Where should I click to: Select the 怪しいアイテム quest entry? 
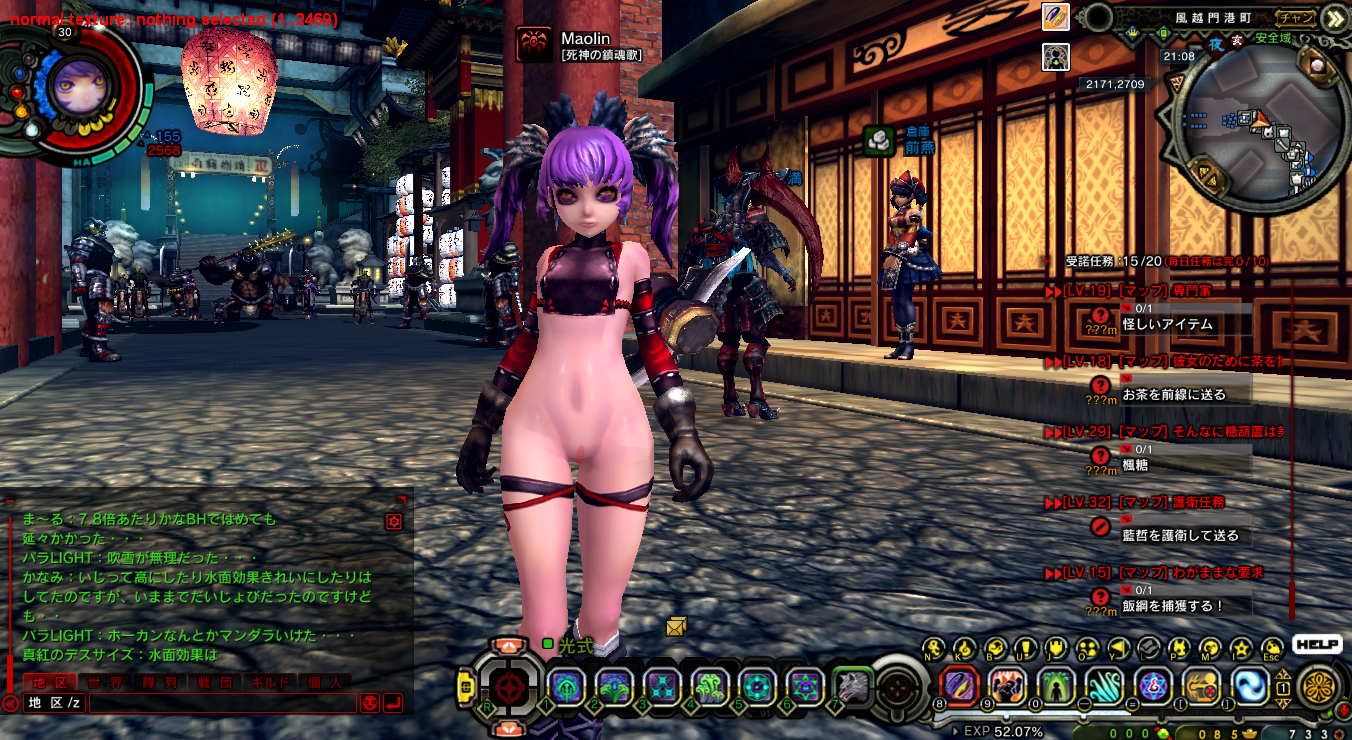tap(1167, 324)
